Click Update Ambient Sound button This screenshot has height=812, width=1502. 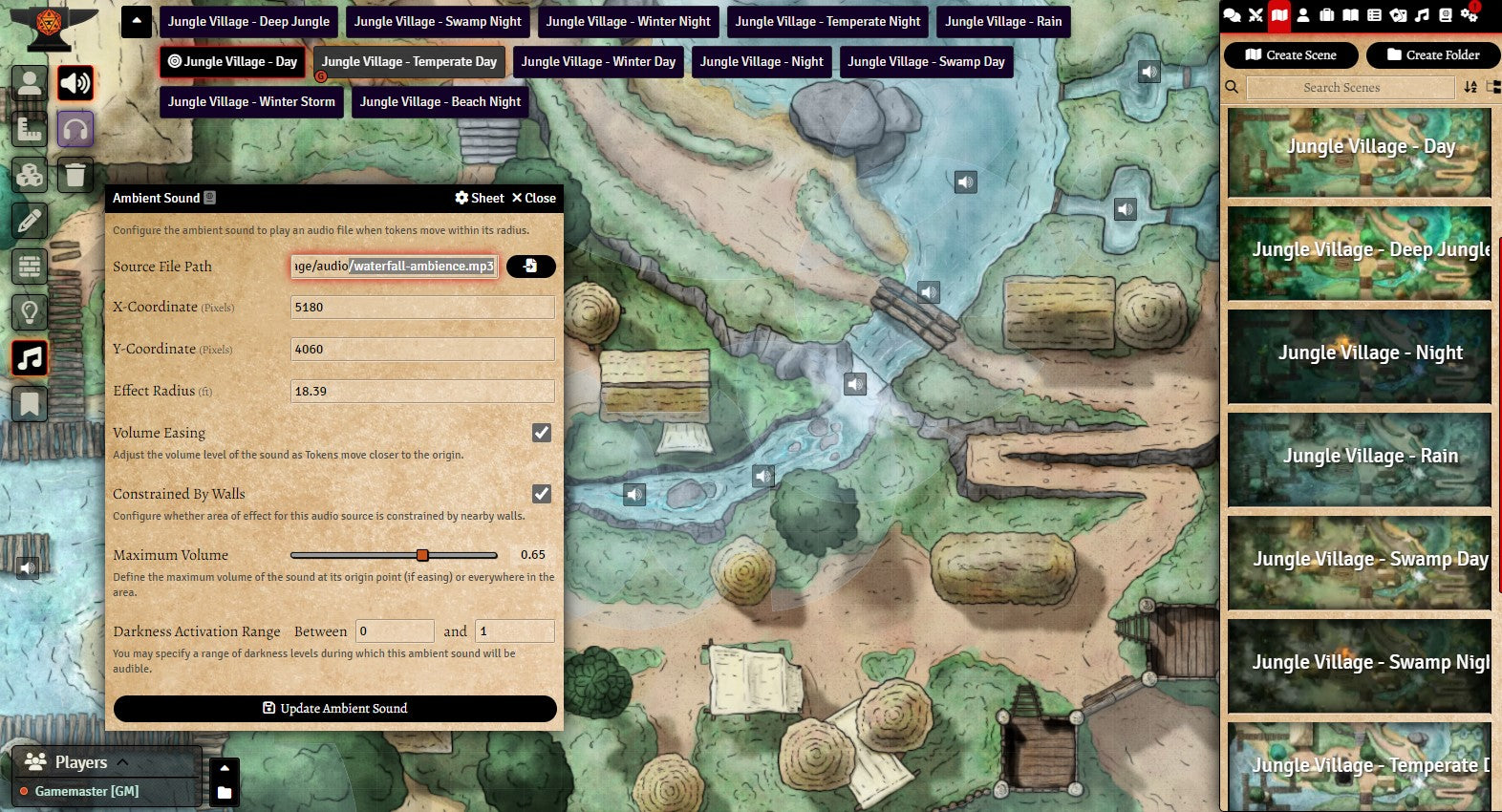click(x=334, y=708)
